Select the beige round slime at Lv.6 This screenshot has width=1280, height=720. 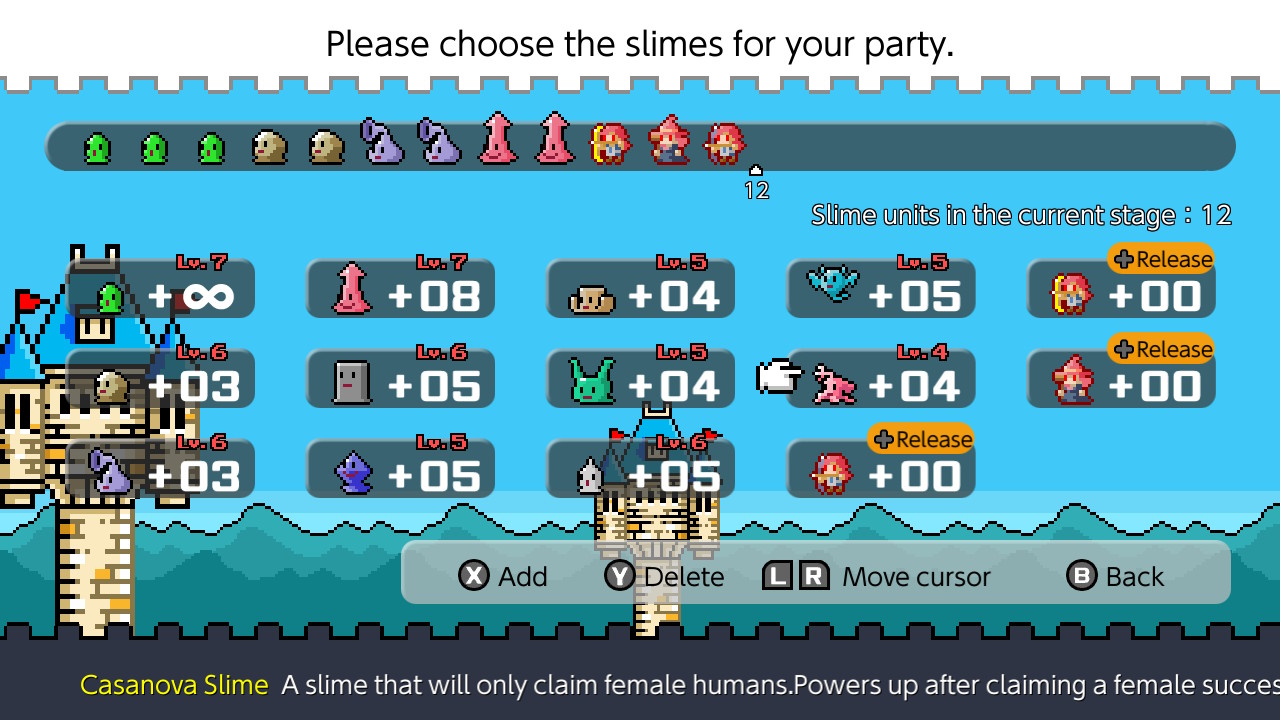[160, 380]
